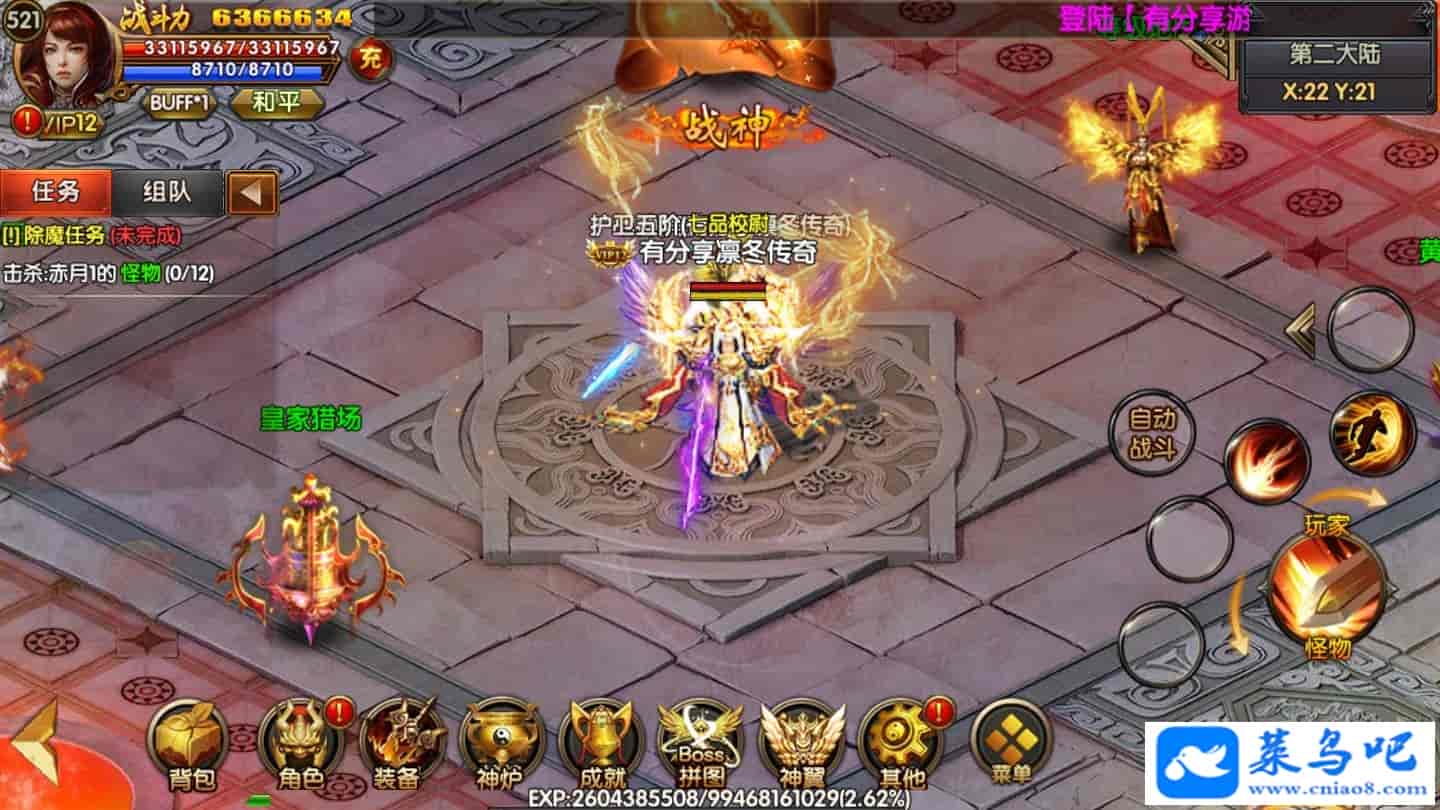Viewport: 1440px width, 810px height.
Task: Change the 和平 attack mode
Action: (277, 103)
